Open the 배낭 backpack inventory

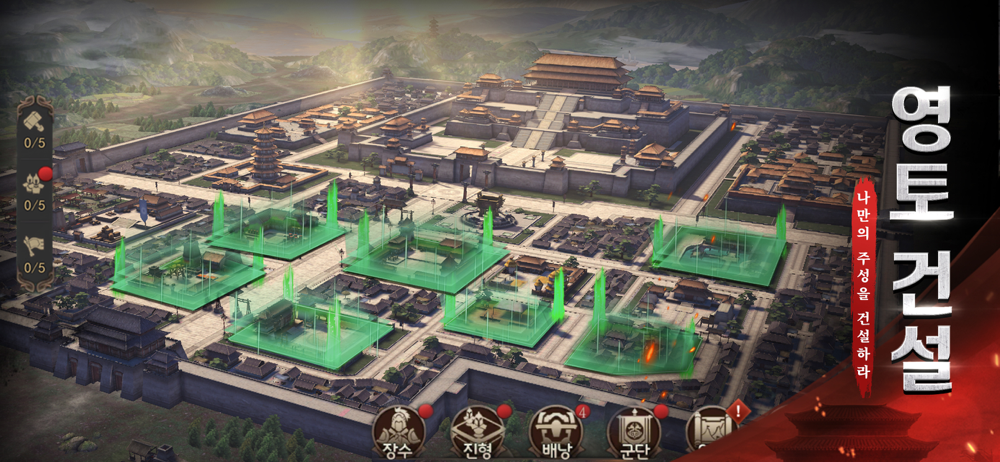[555, 430]
